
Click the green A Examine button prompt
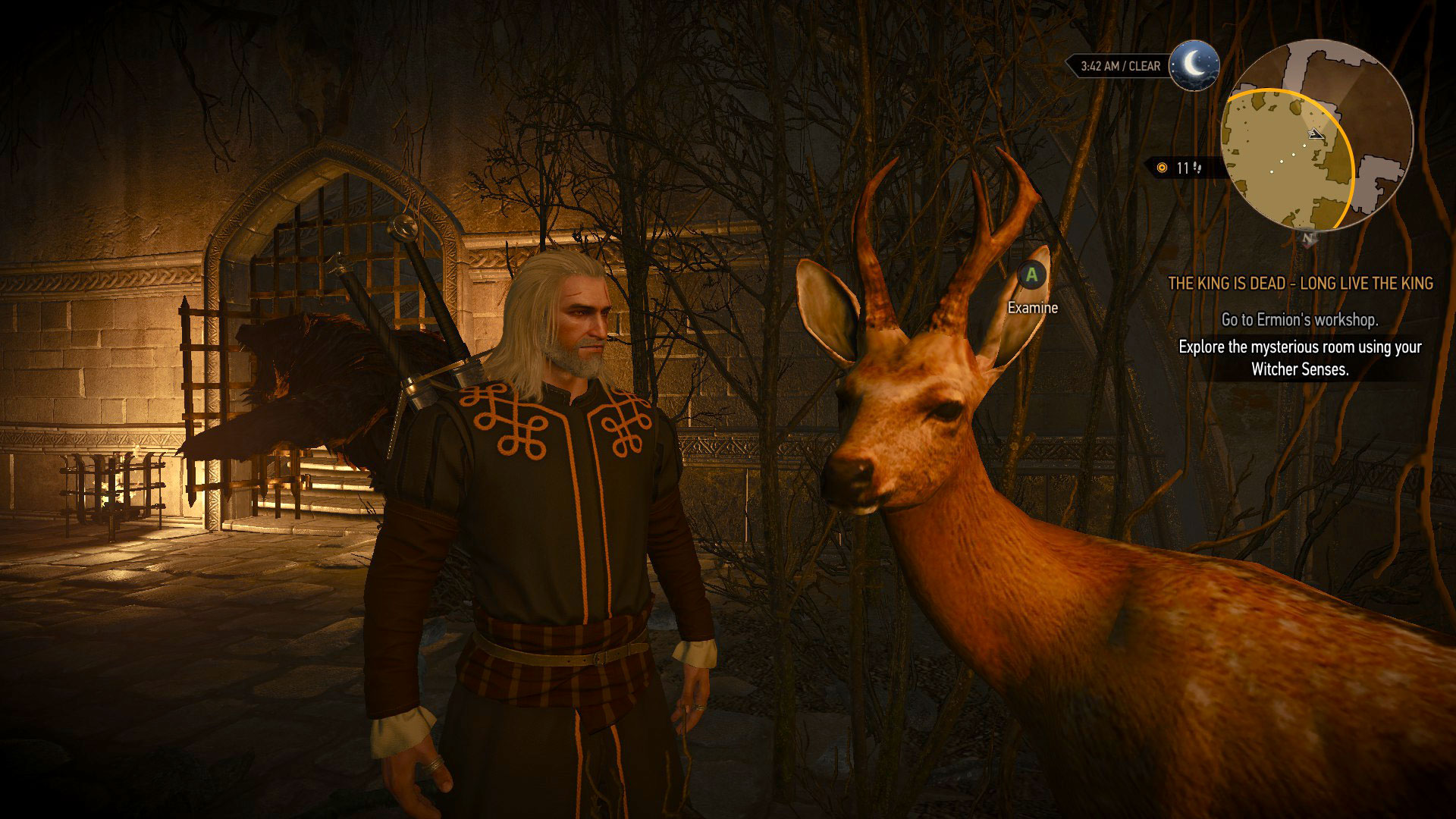pos(1030,278)
